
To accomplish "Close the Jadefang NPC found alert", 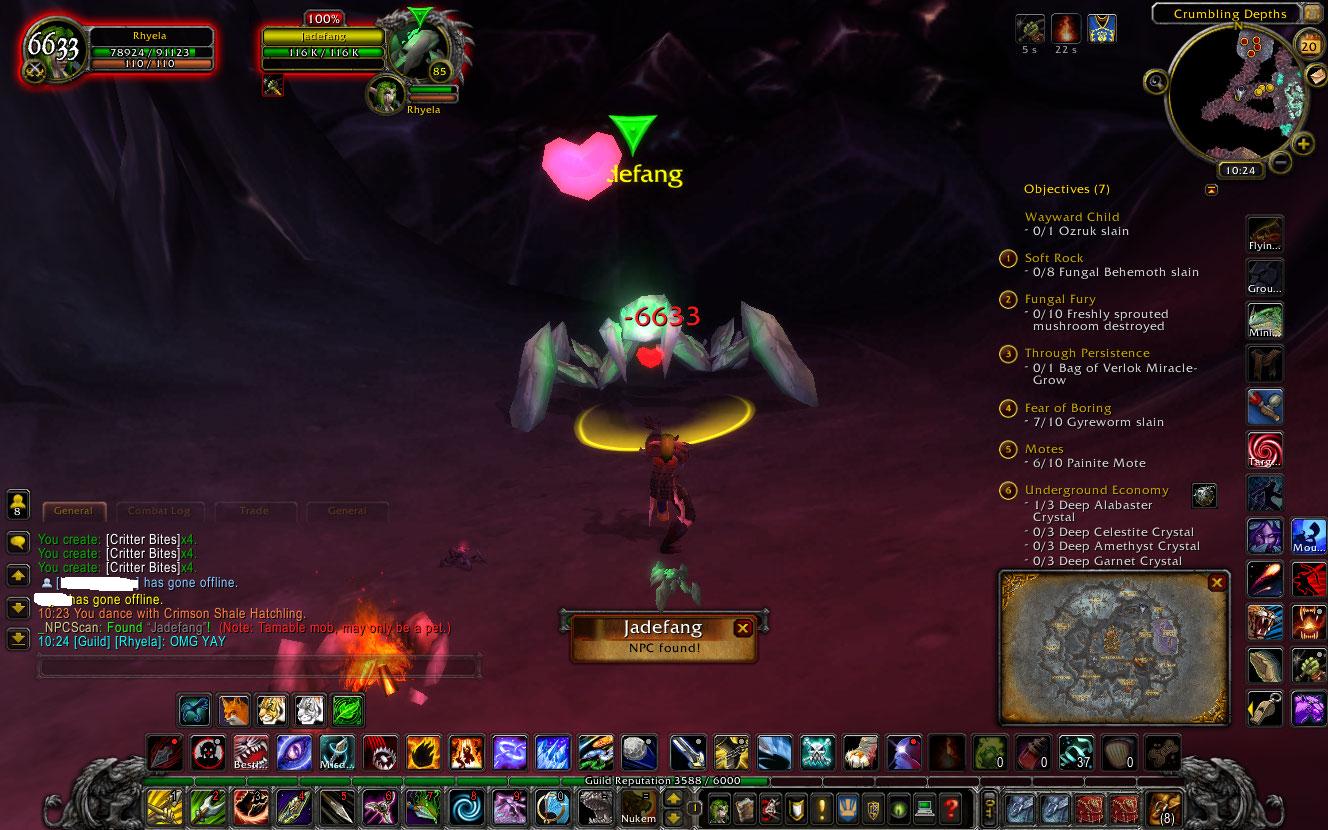I will click(x=742, y=628).
